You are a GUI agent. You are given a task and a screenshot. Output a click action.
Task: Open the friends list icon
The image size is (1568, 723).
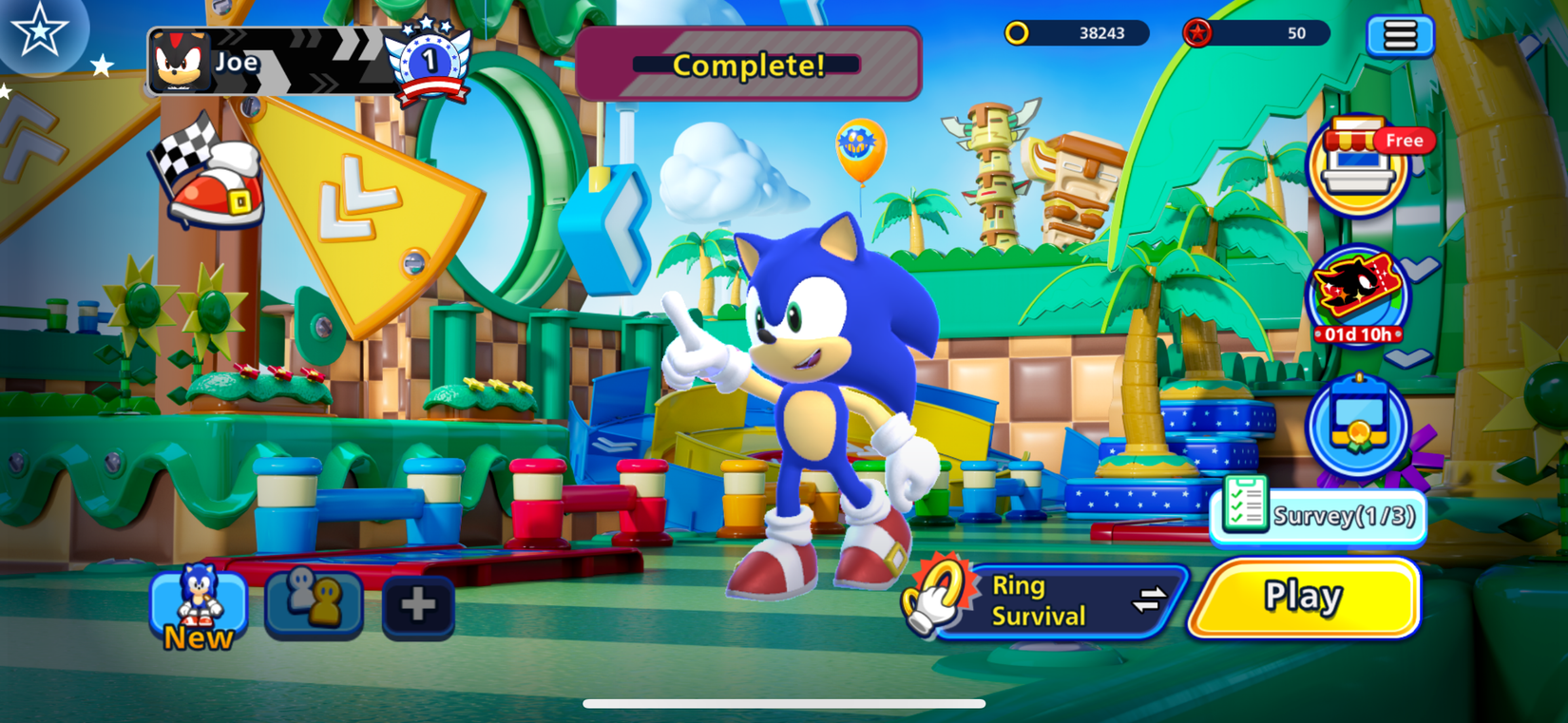click(314, 605)
